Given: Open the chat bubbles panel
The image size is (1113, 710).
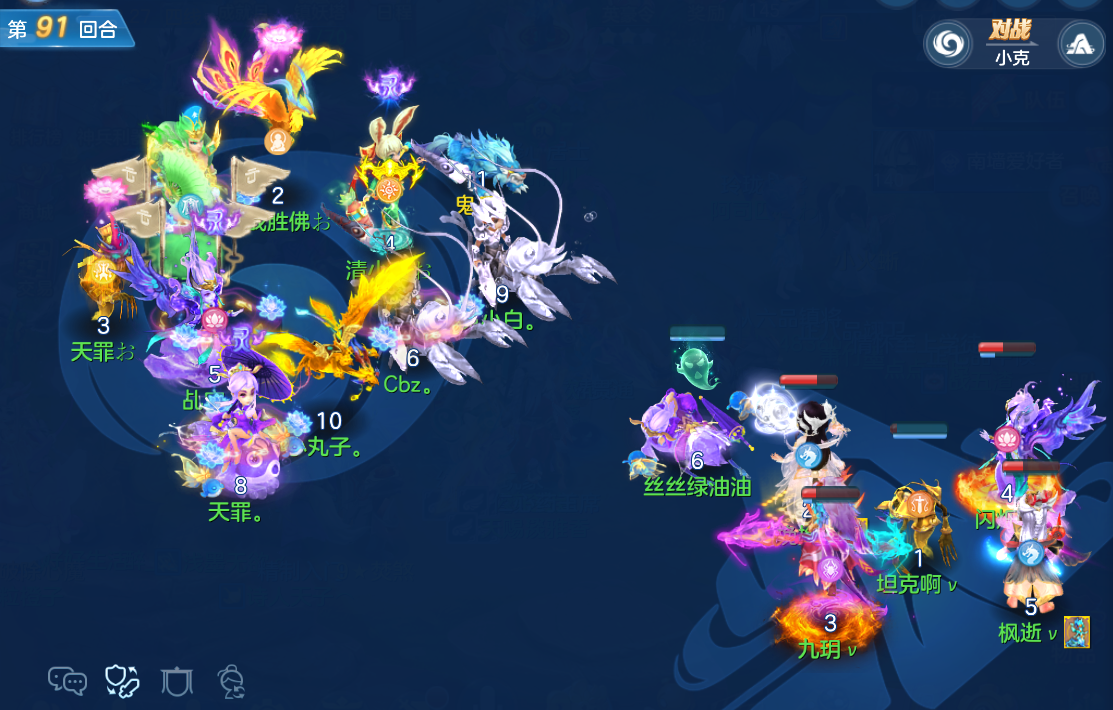Looking at the screenshot, I should [68, 681].
